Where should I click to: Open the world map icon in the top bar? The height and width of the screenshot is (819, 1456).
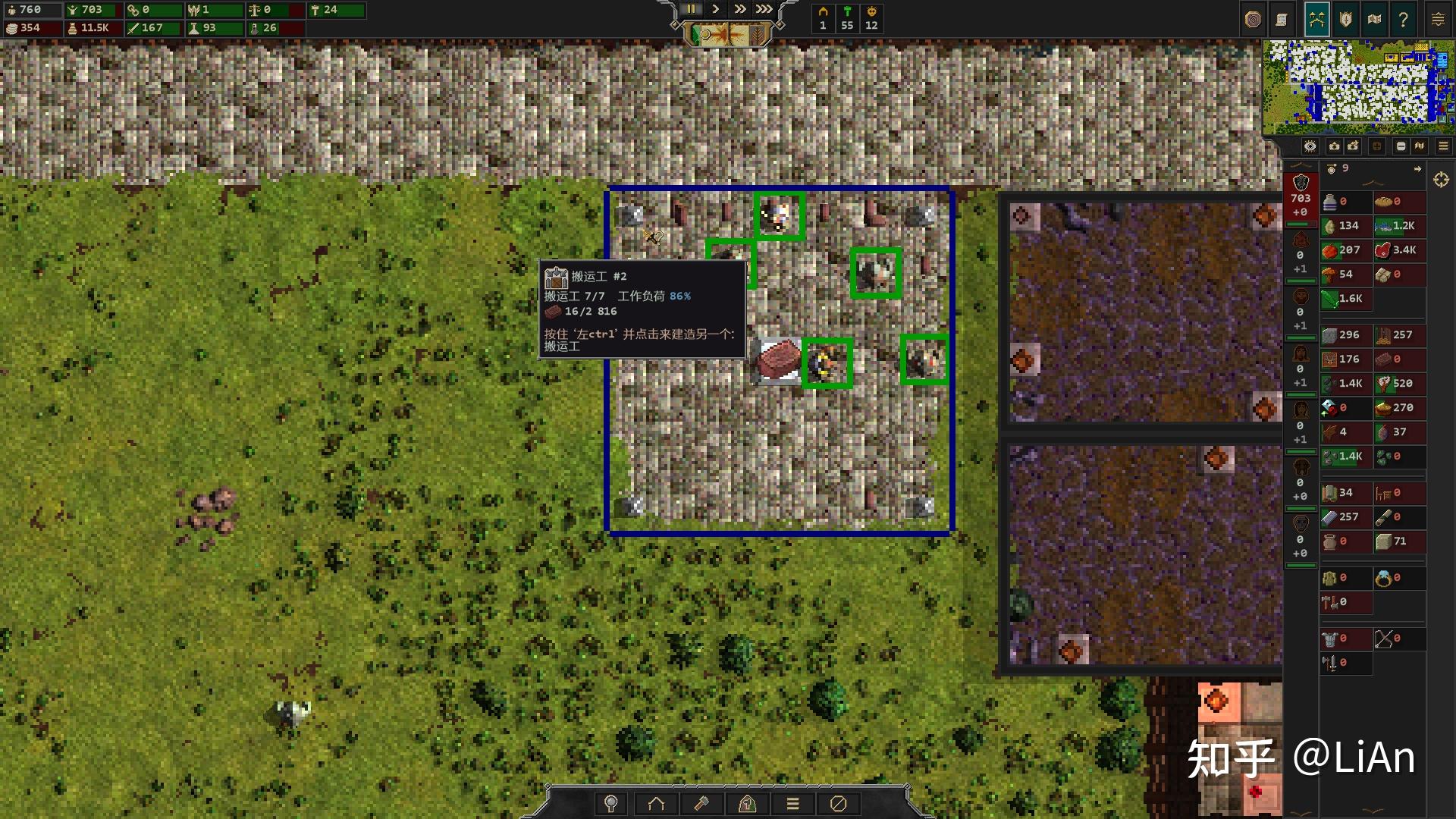[x=1374, y=20]
